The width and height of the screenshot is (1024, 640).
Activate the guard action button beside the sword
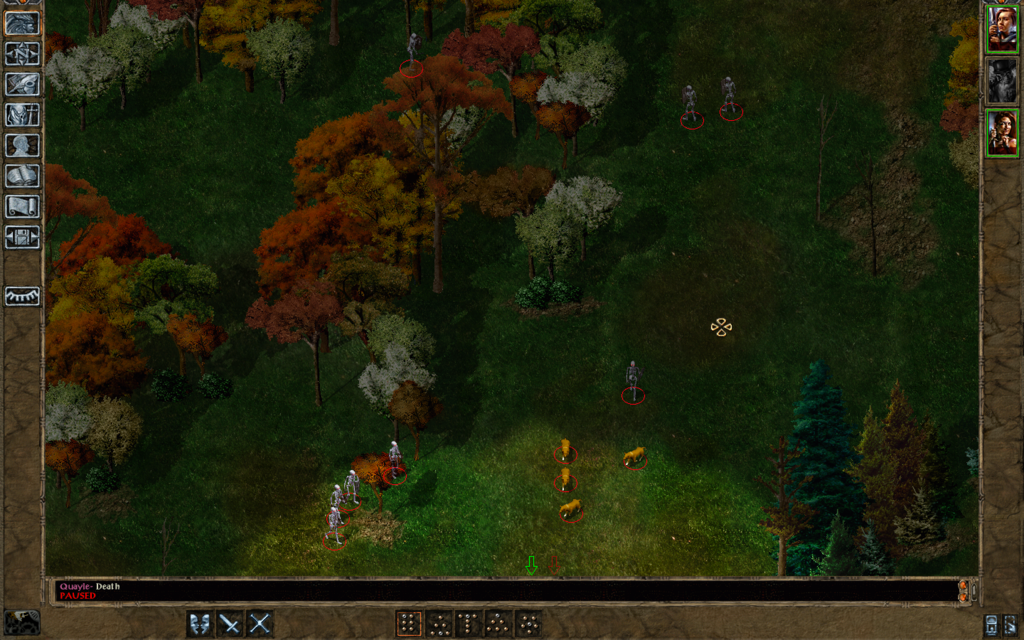point(201,624)
